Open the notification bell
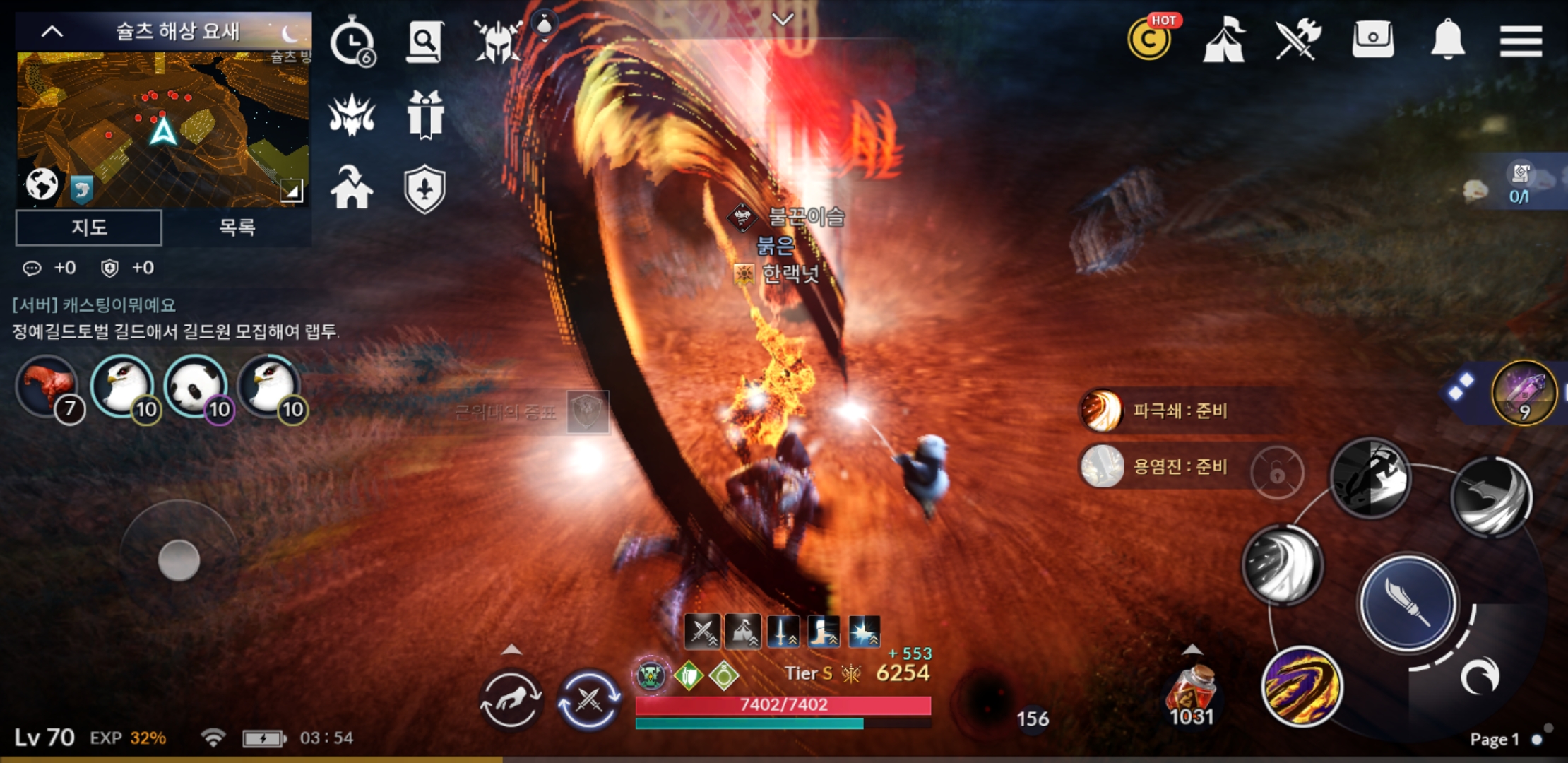The image size is (1568, 763). click(1447, 40)
